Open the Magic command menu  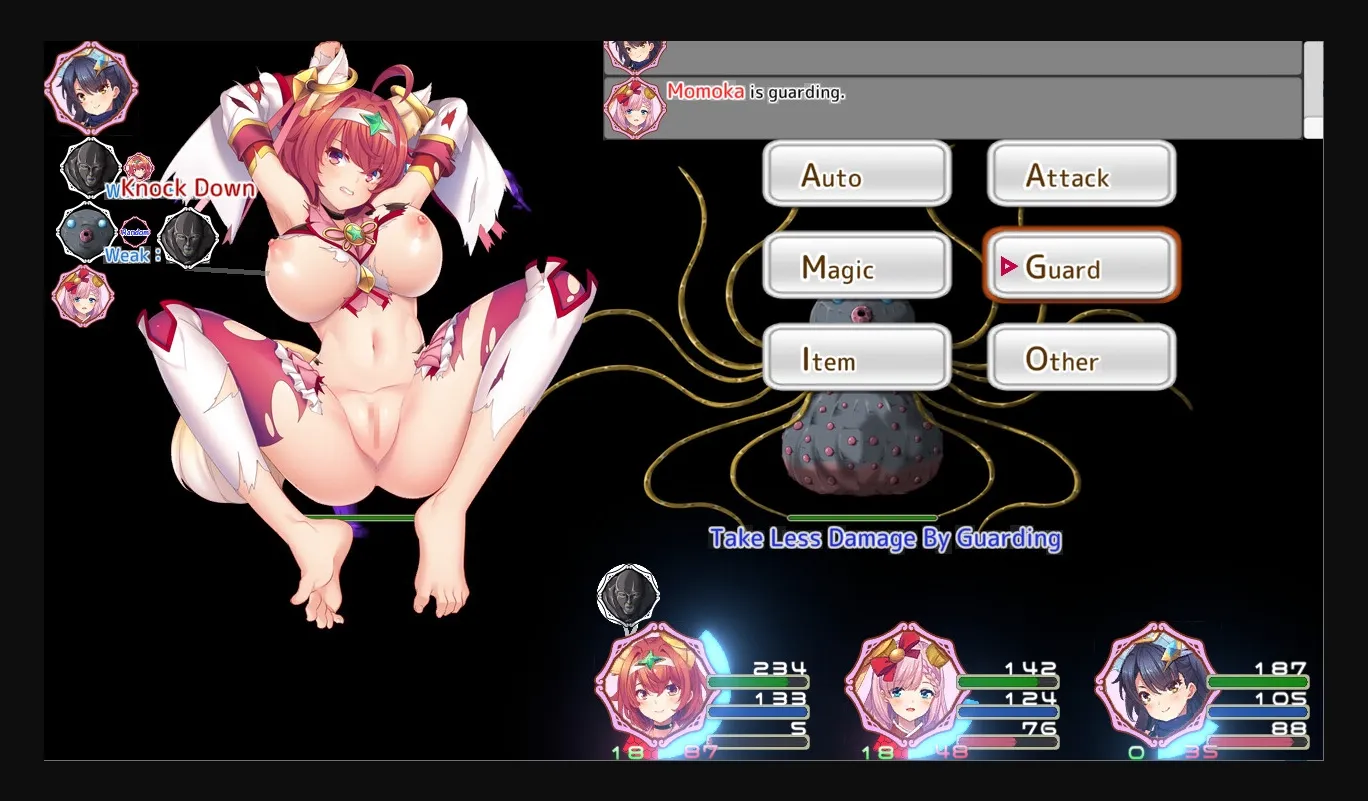[x=856, y=266]
